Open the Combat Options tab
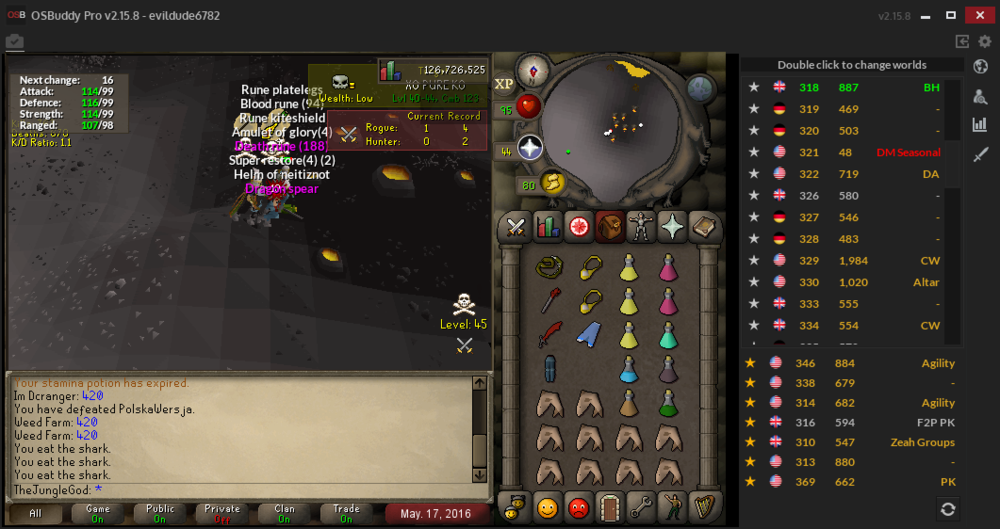The height and width of the screenshot is (529, 1000). (516, 227)
